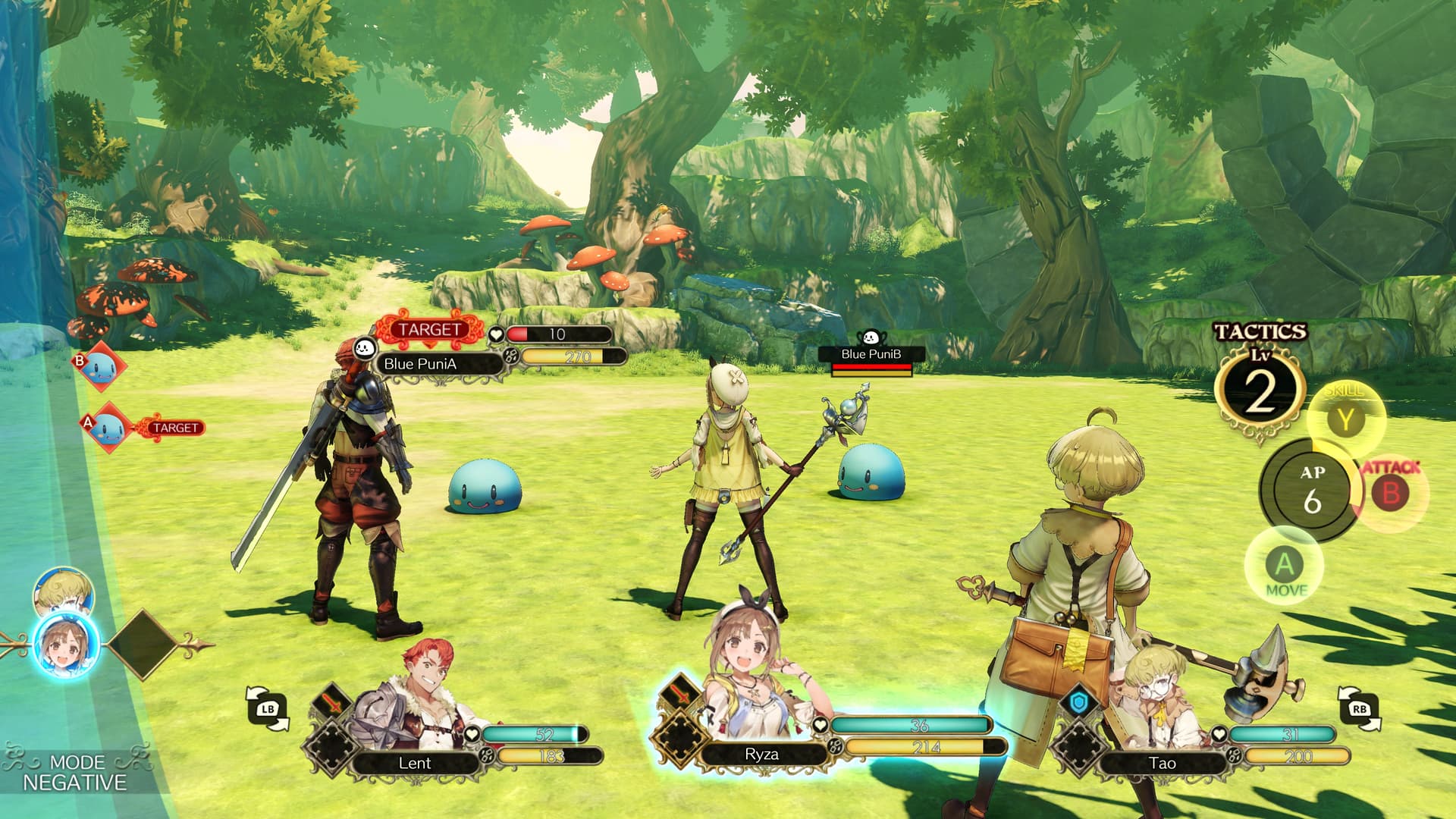The image size is (1456, 819).
Task: Click Tao's blue shield role icon
Action: click(1079, 701)
